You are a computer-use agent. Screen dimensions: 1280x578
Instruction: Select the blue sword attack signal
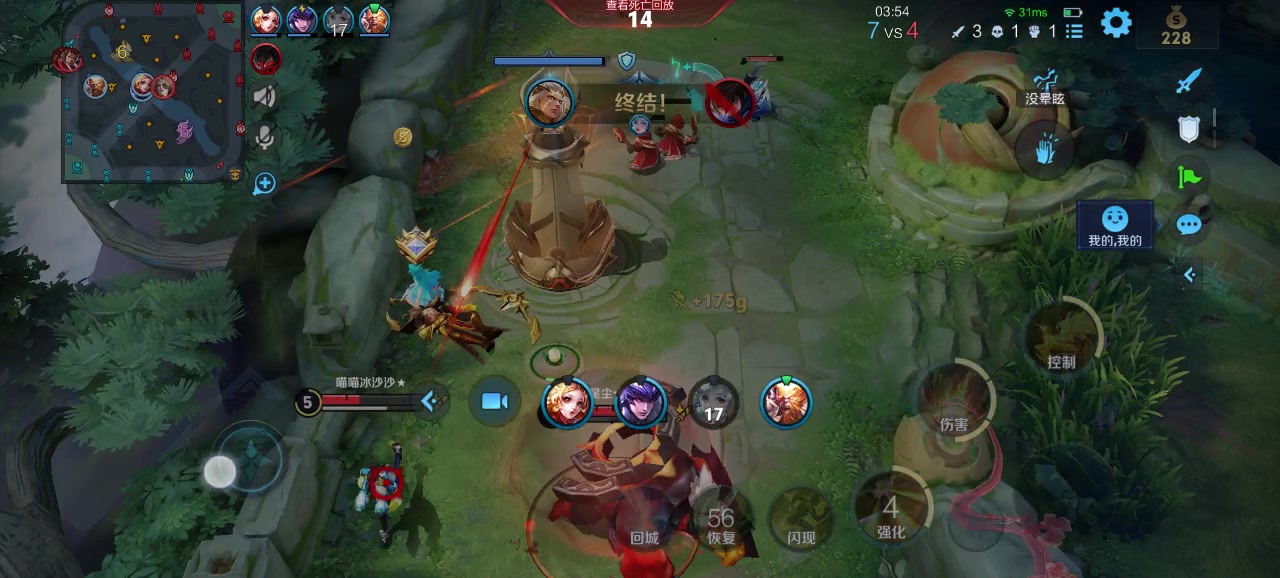point(1188,81)
